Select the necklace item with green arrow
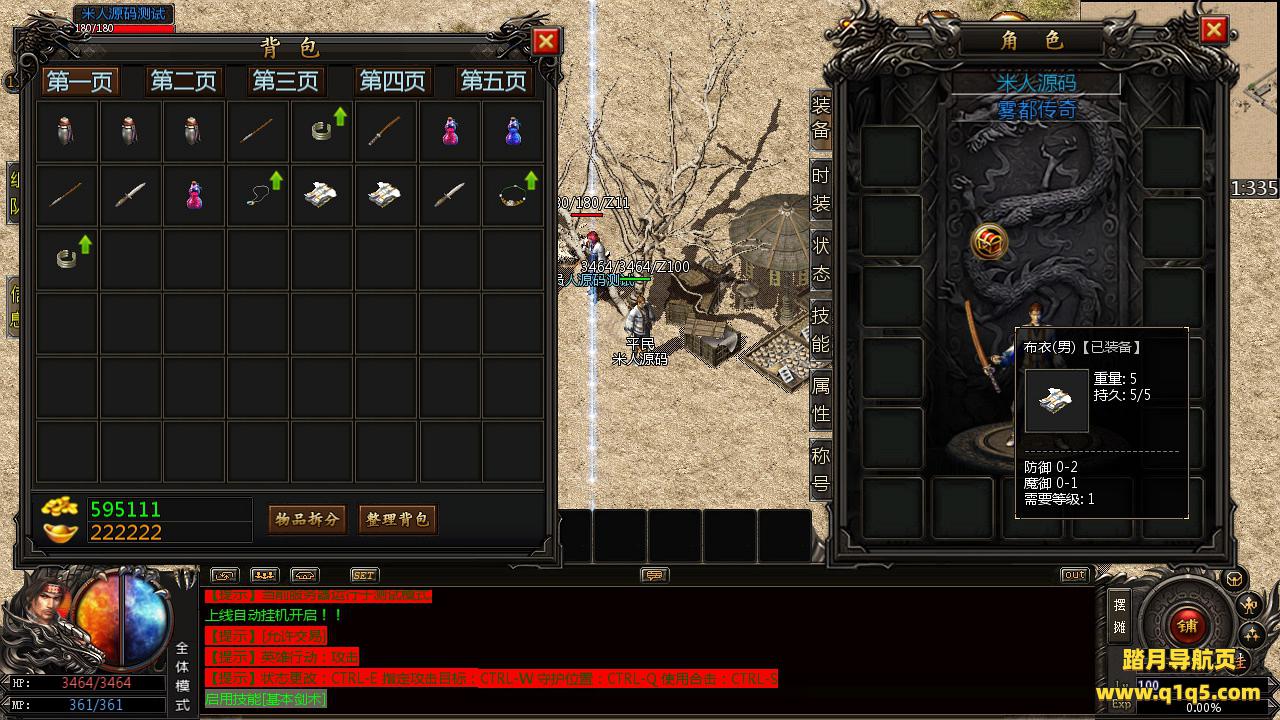The image size is (1280, 720). click(258, 193)
